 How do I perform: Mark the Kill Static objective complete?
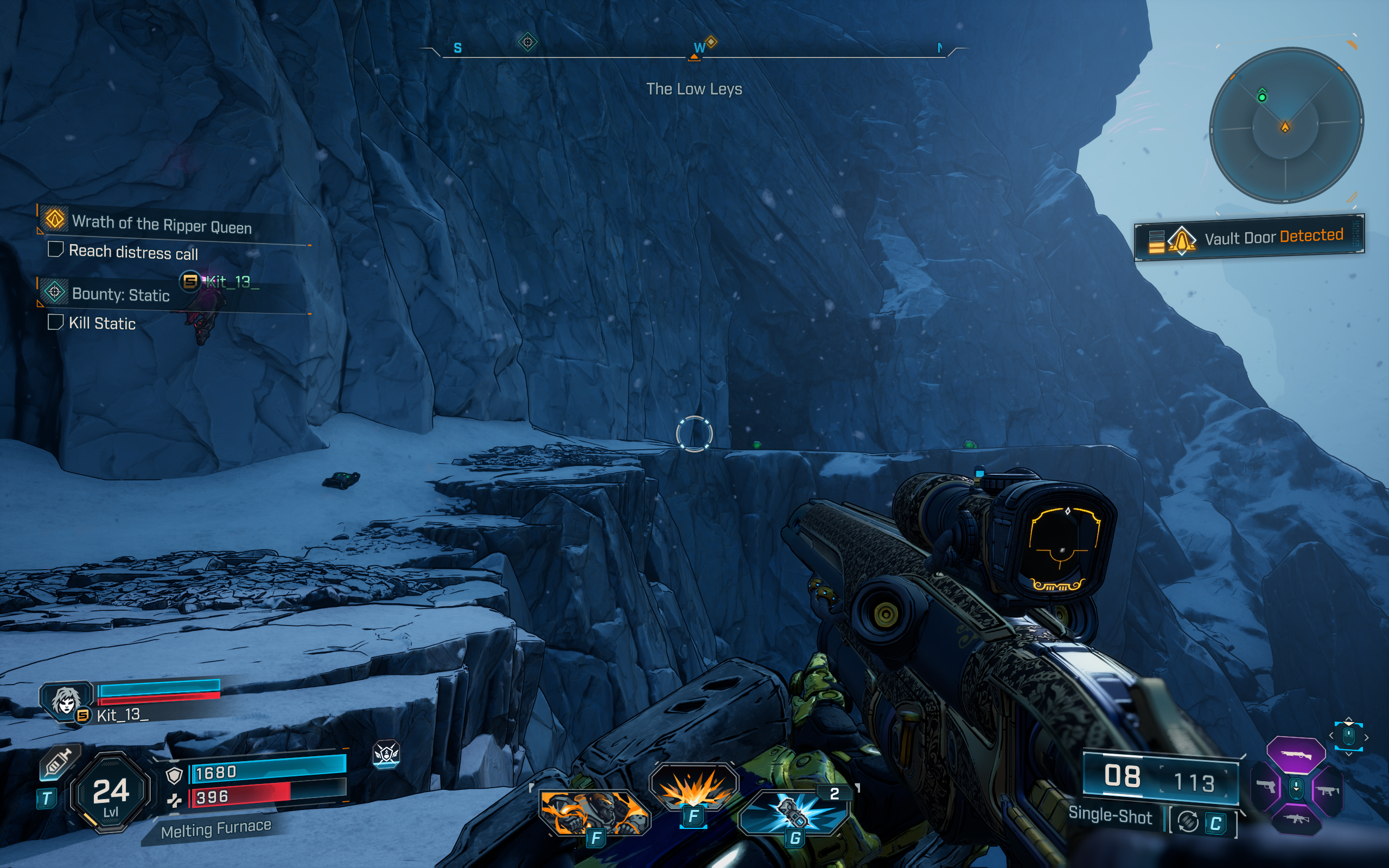(56, 323)
